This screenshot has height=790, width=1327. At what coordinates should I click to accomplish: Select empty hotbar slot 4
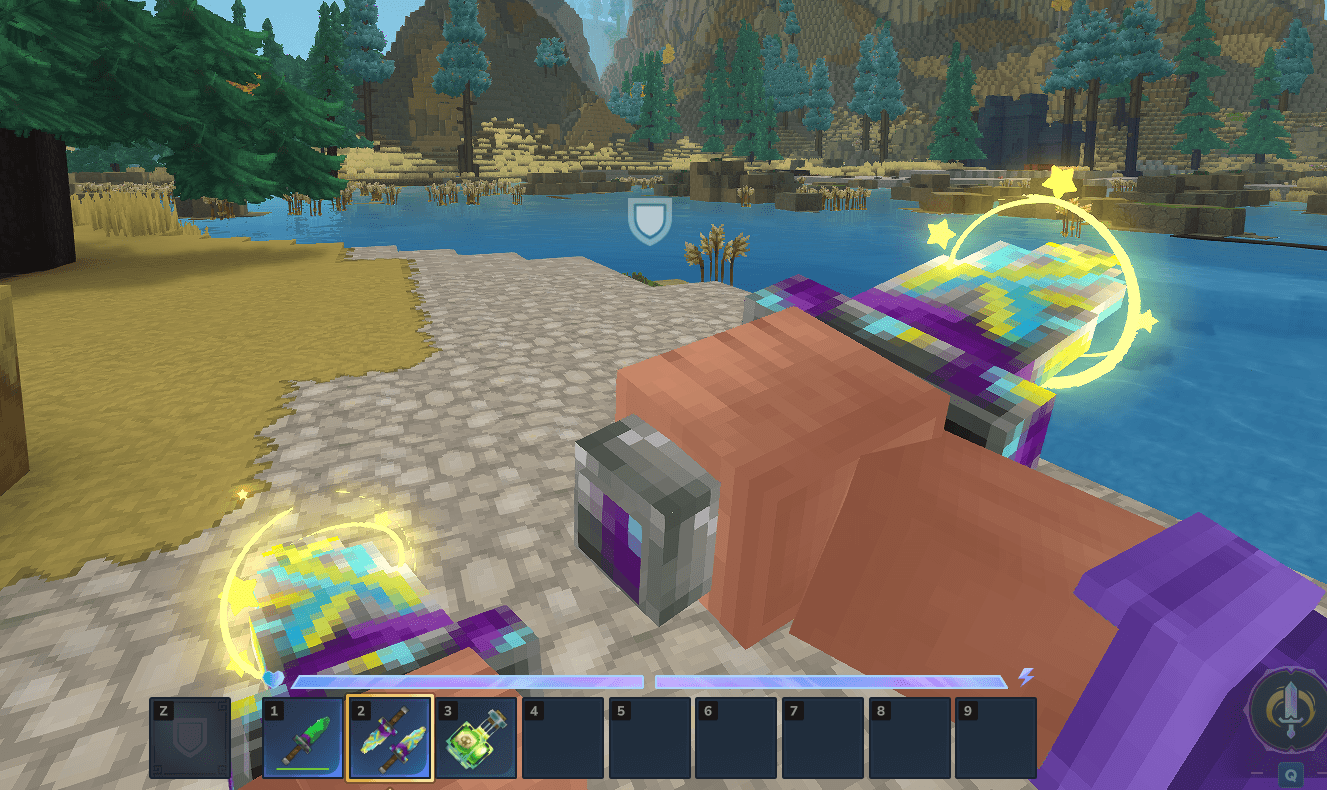[563, 738]
